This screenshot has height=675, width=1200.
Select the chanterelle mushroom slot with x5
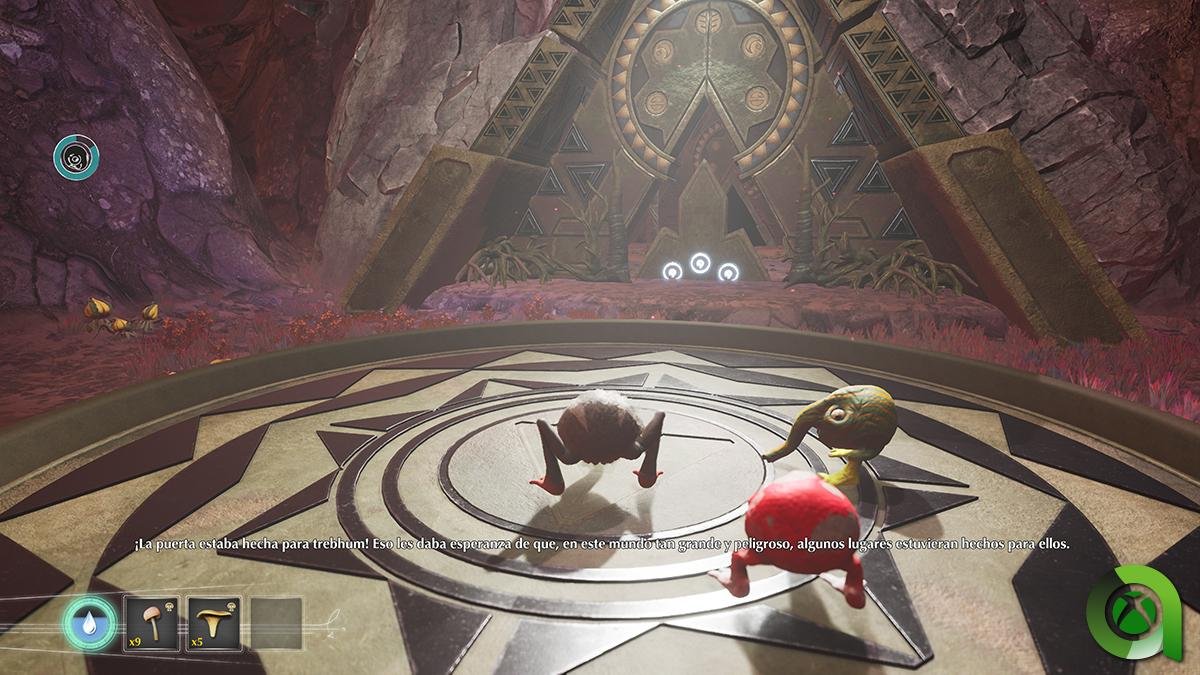[x=214, y=624]
